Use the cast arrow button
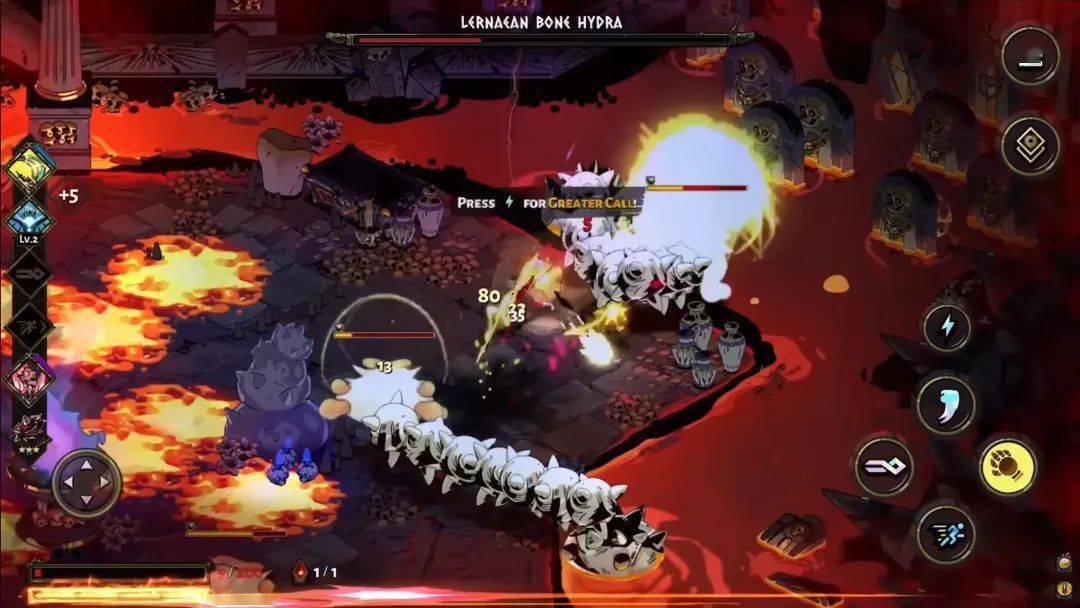 (883, 467)
